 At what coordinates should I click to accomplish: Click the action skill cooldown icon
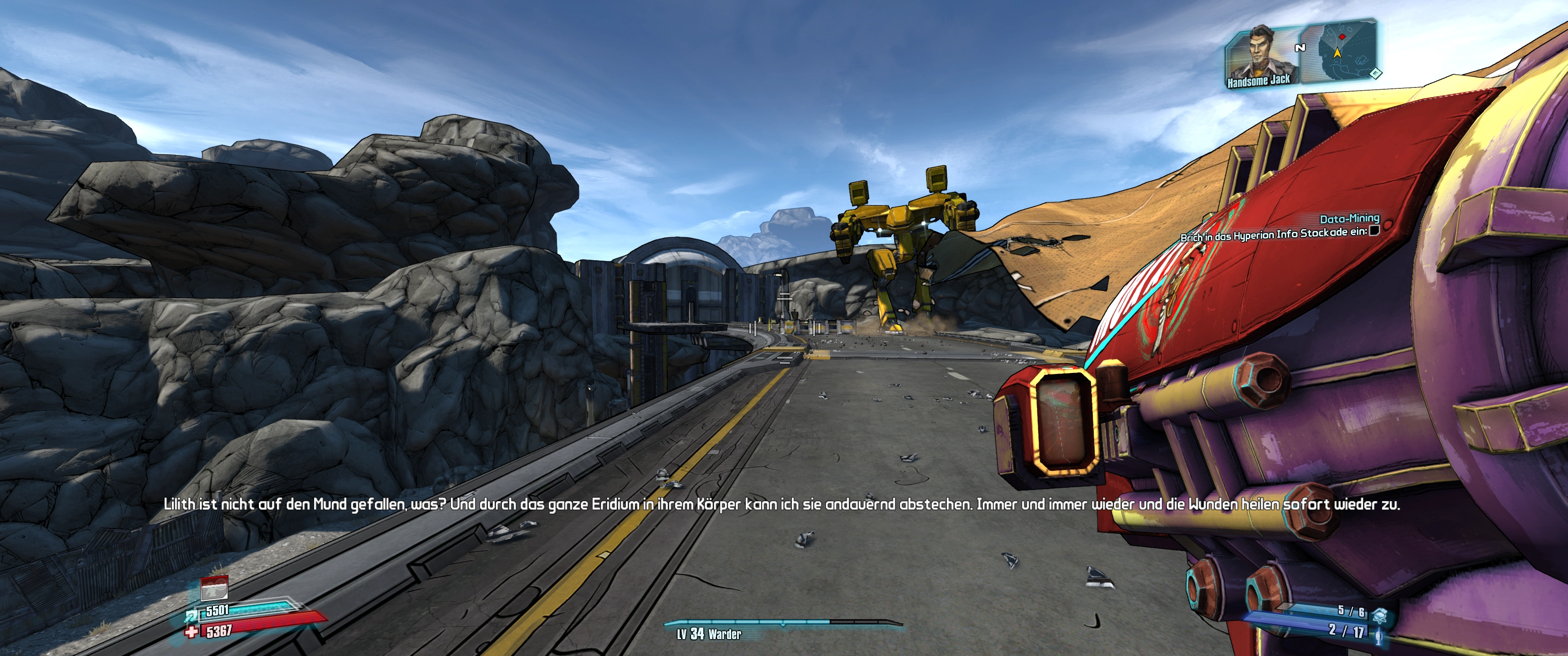[x=214, y=589]
